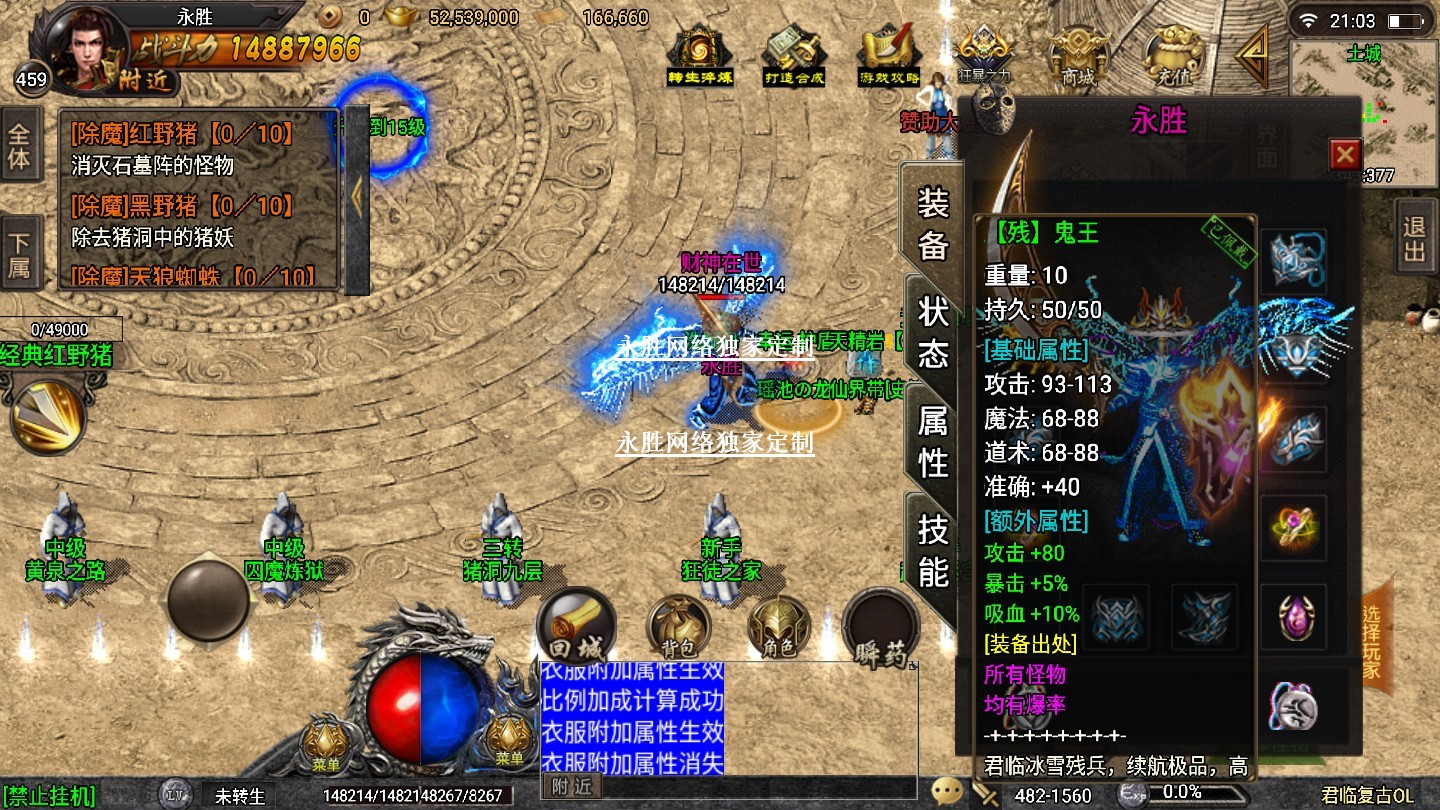Open the 土城 minimap

1364,110
